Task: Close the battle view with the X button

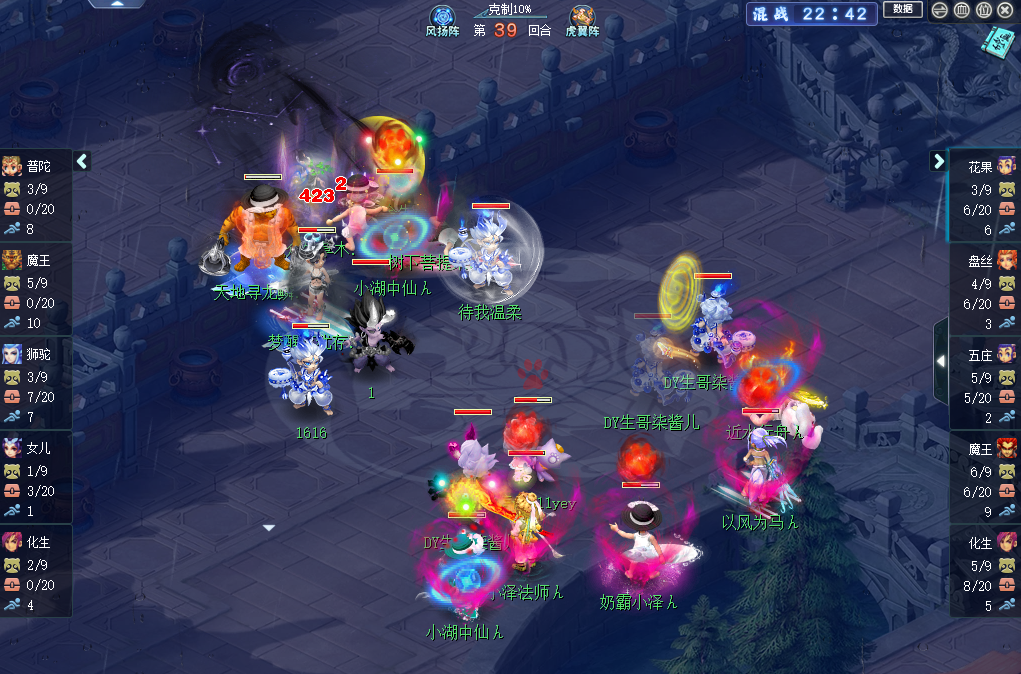Action: pyautogui.click(x=1005, y=10)
